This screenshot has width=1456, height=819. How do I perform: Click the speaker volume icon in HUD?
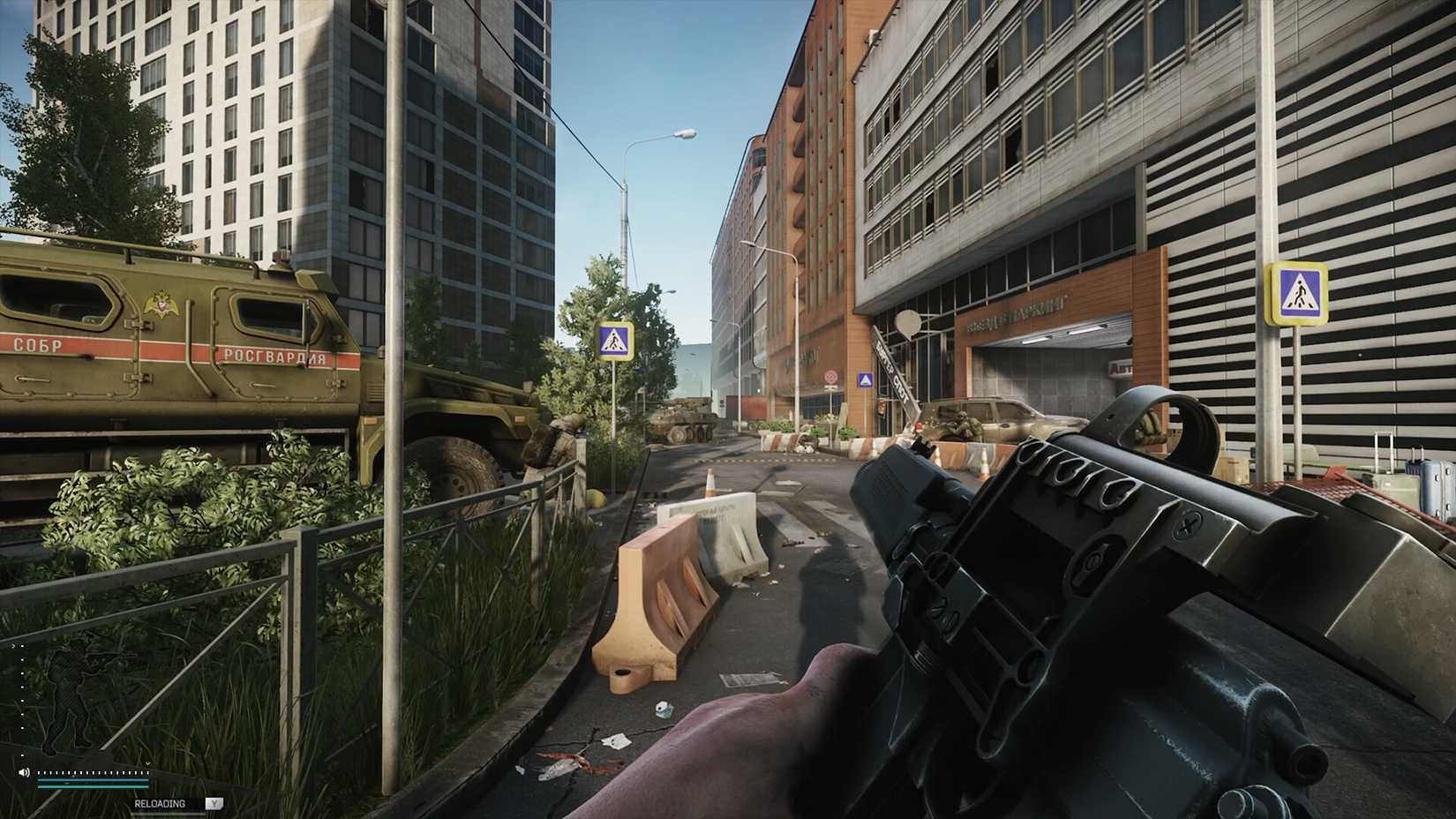[x=24, y=772]
